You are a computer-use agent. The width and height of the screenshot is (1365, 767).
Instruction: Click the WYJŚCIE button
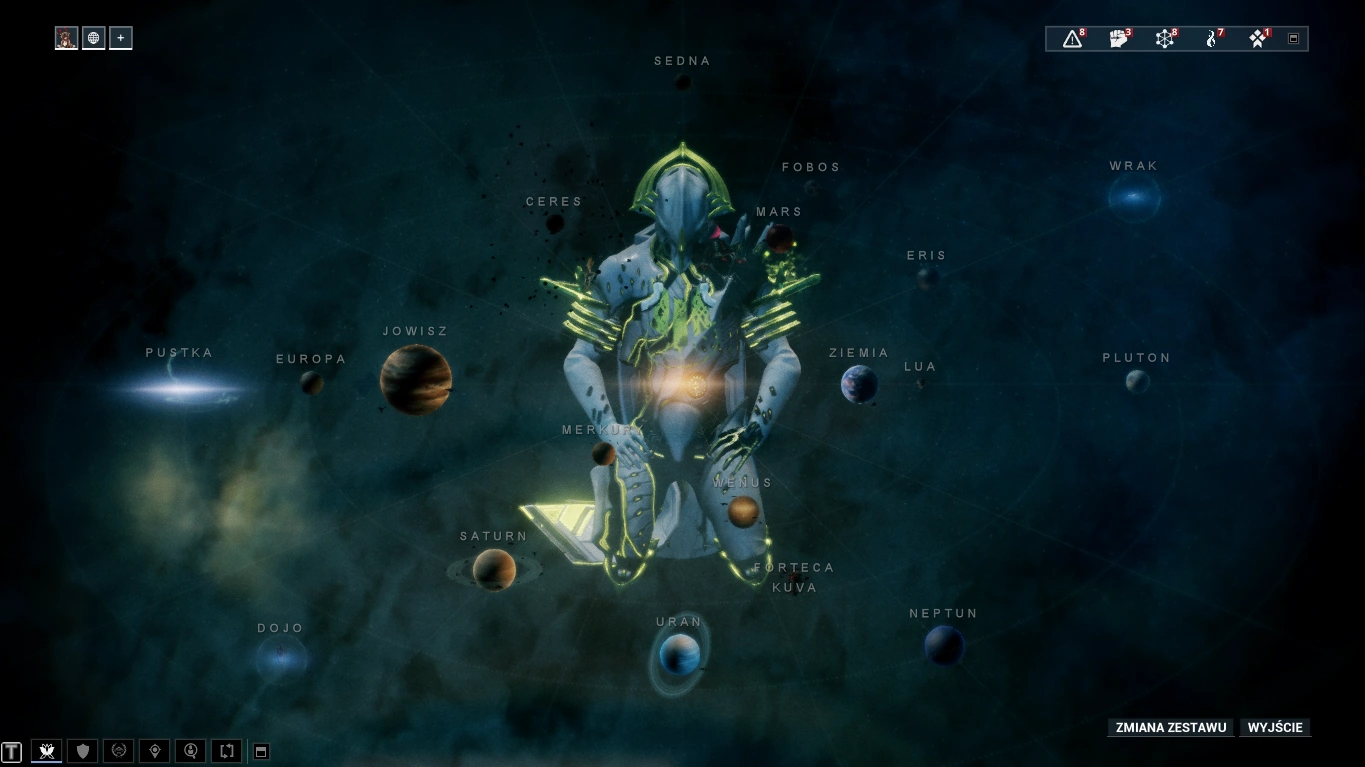pos(1275,727)
